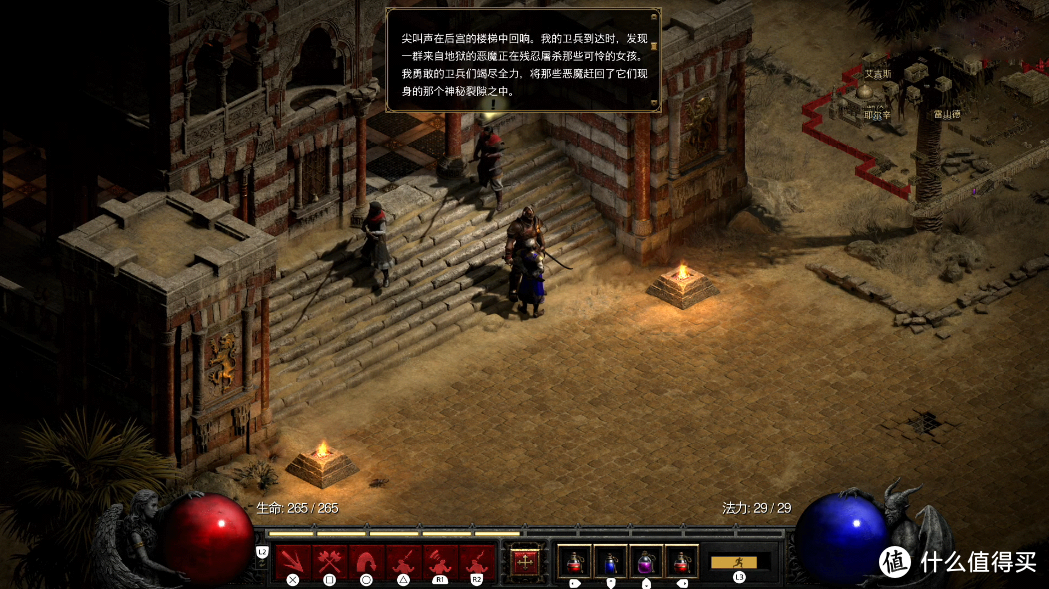The image size is (1049, 589).
Task: Drink the blue mana potion
Action: pos(610,562)
